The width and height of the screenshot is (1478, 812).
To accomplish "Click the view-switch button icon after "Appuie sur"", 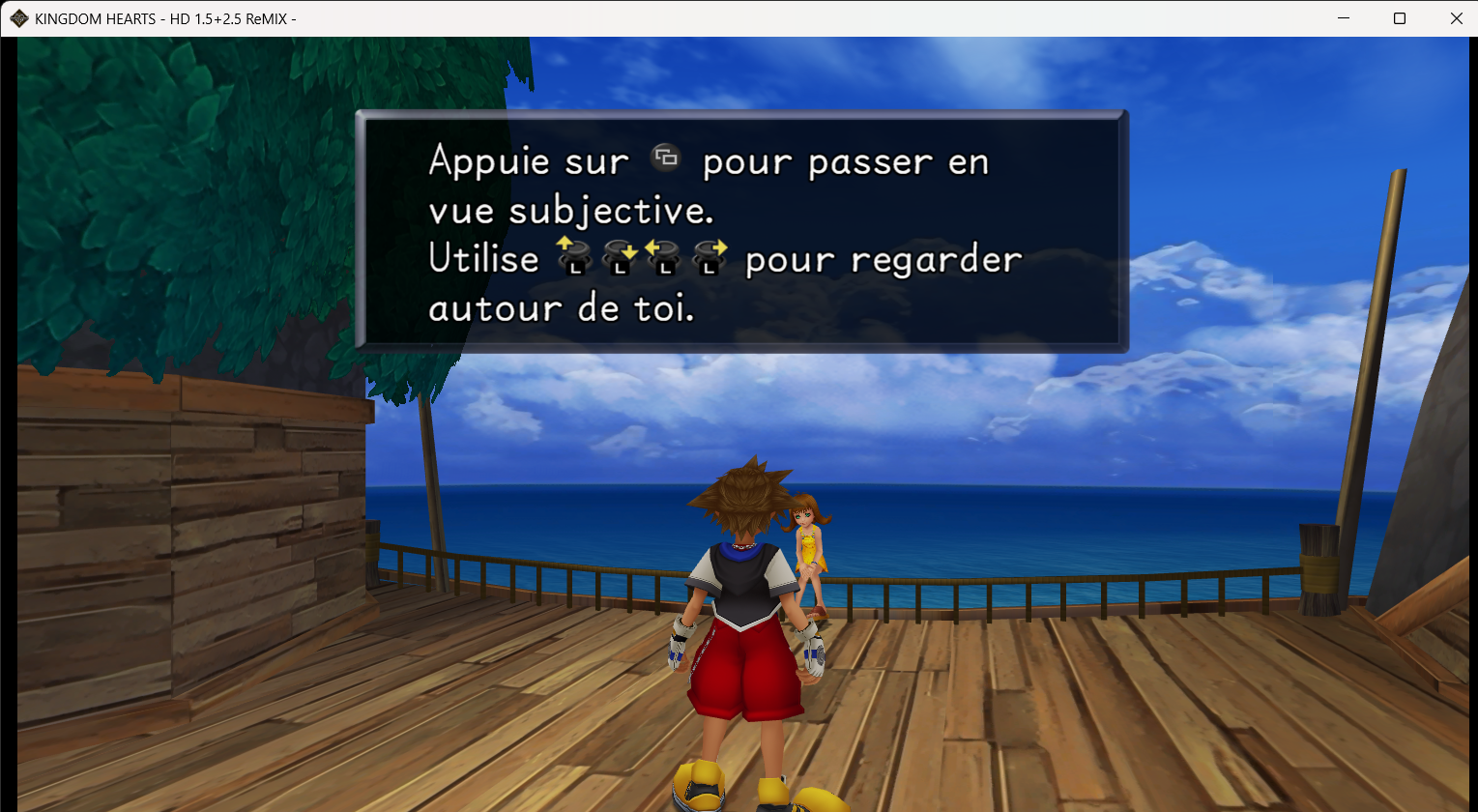I will pyautogui.click(x=668, y=158).
